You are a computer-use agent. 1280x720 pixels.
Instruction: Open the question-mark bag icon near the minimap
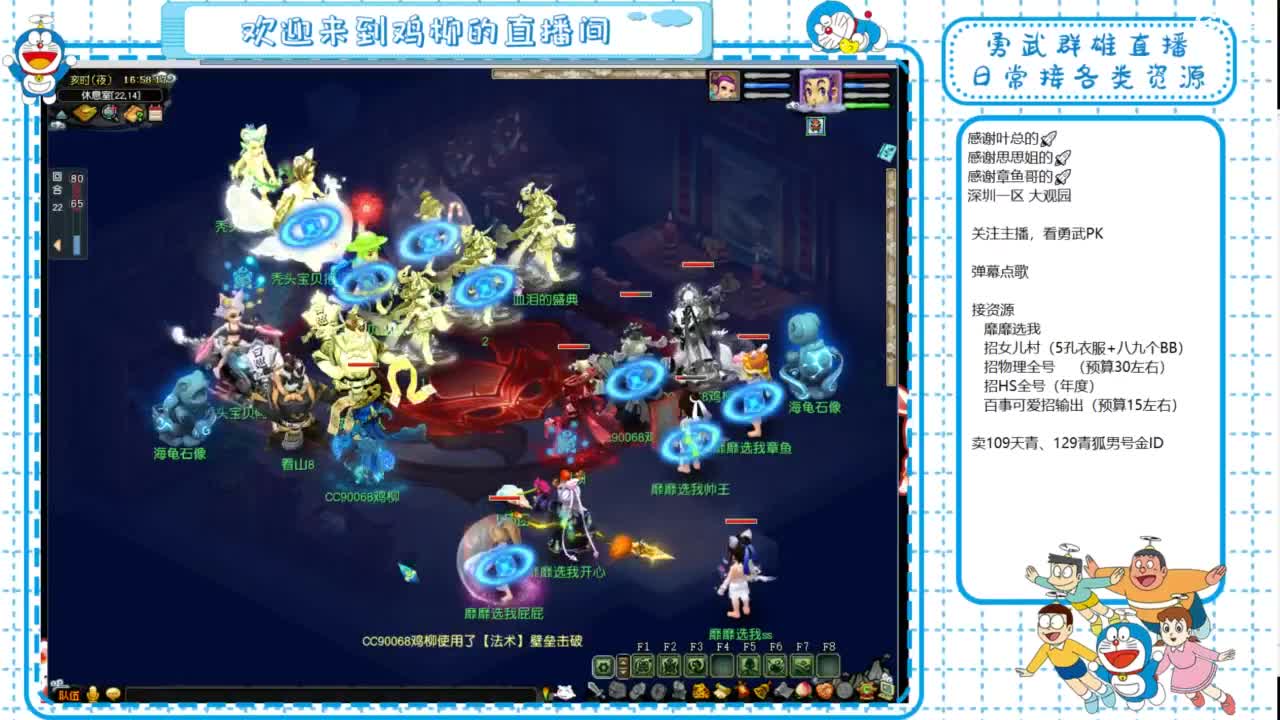[x=132, y=114]
